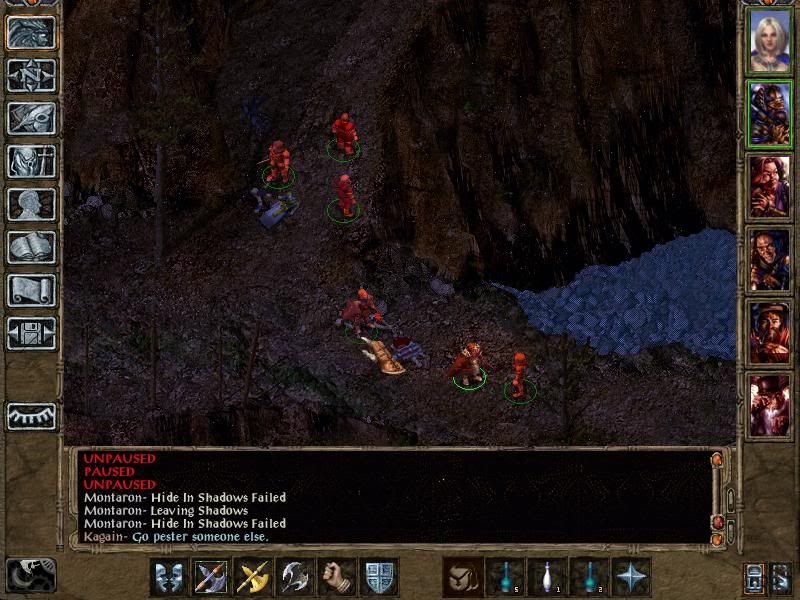Open the four-pointed star special abilities
800x600 pixels.
[x=631, y=577]
